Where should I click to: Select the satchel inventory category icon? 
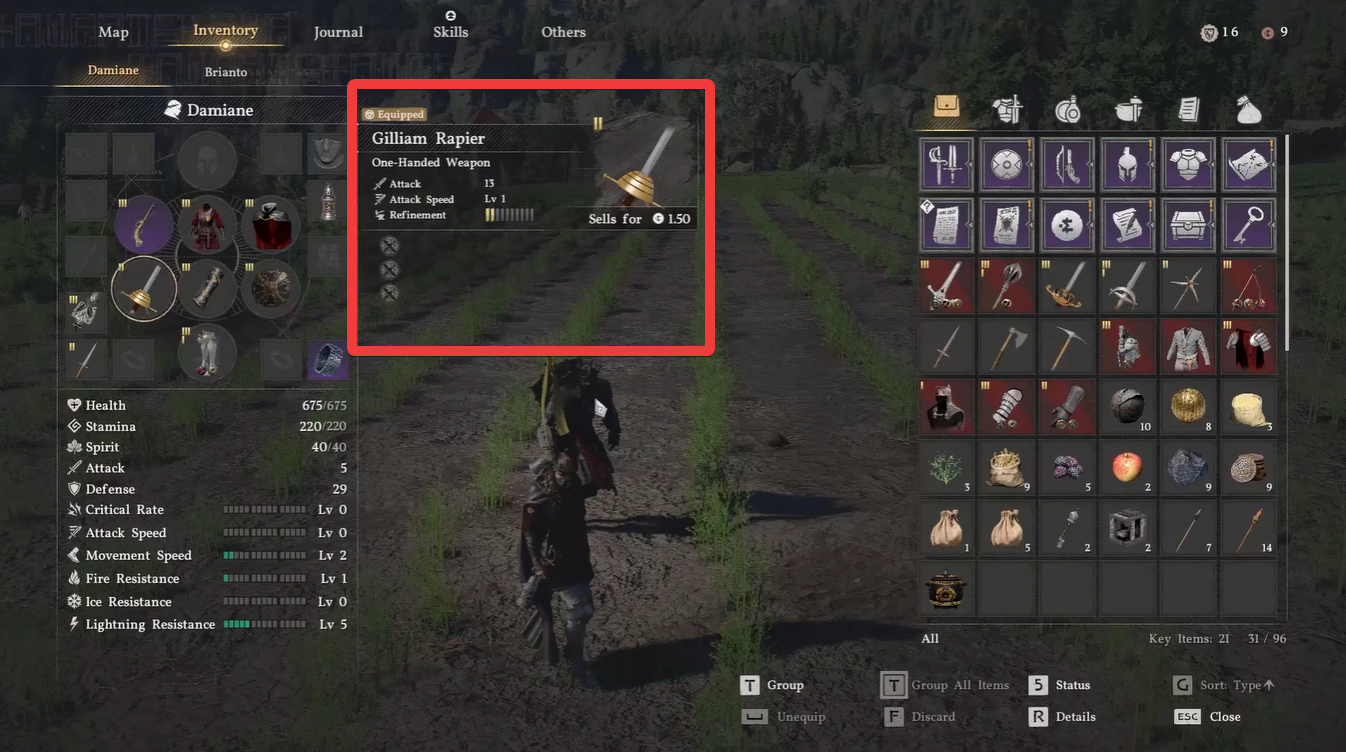(945, 110)
